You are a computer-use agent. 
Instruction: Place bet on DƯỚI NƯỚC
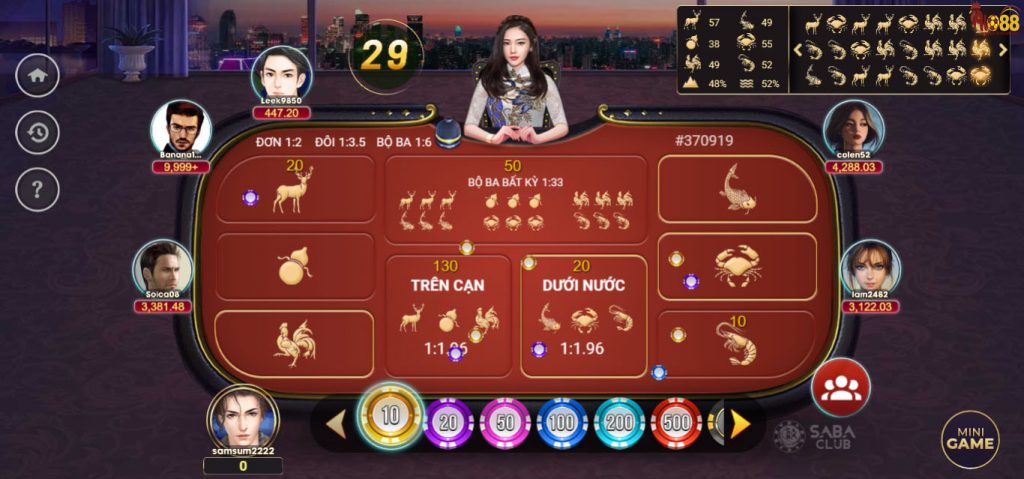click(x=583, y=315)
